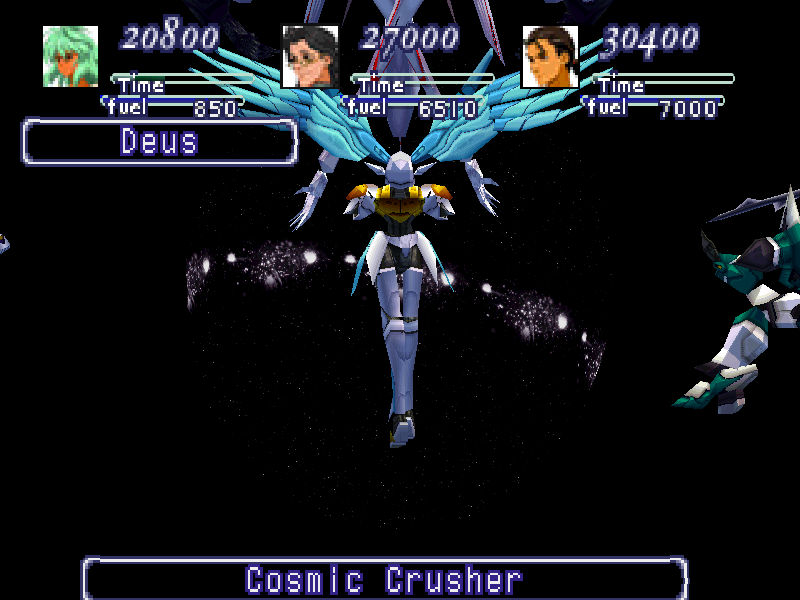Viewport: 800px width, 600px height.
Task: Select the Deus target name box
Action: (x=160, y=142)
